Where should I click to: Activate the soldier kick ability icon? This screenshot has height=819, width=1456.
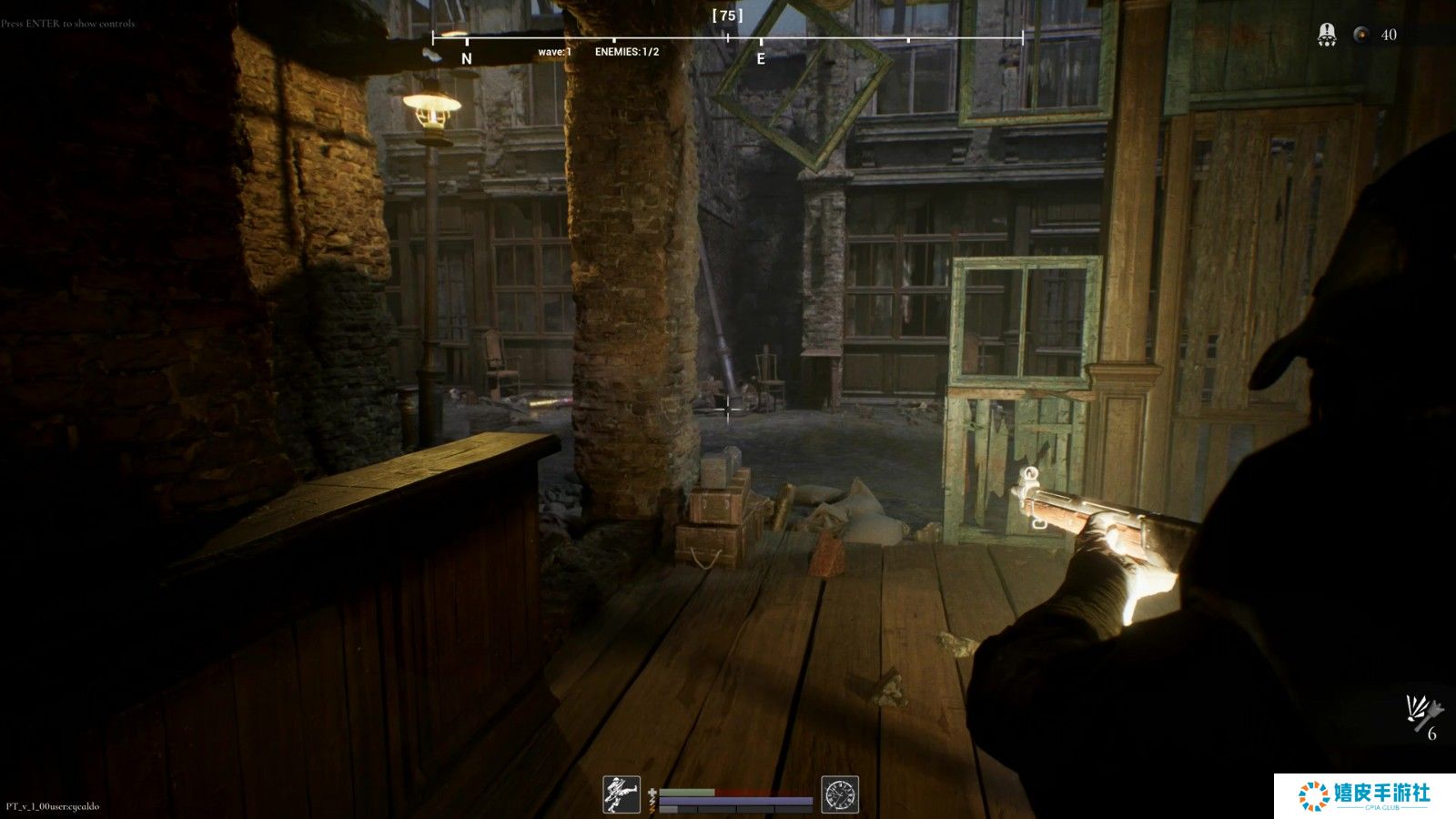click(x=622, y=794)
